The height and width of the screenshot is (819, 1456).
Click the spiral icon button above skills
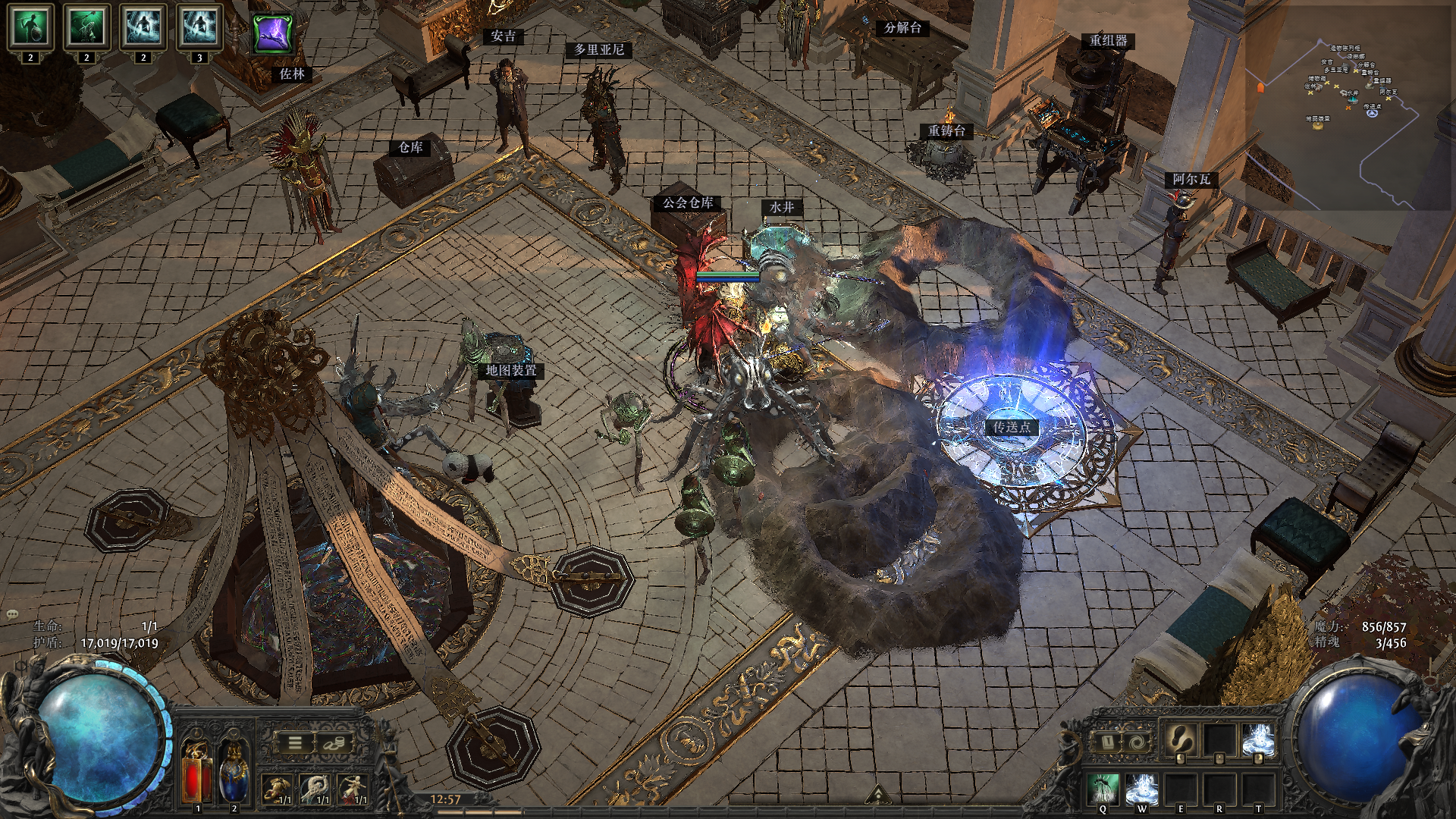(x=1135, y=742)
